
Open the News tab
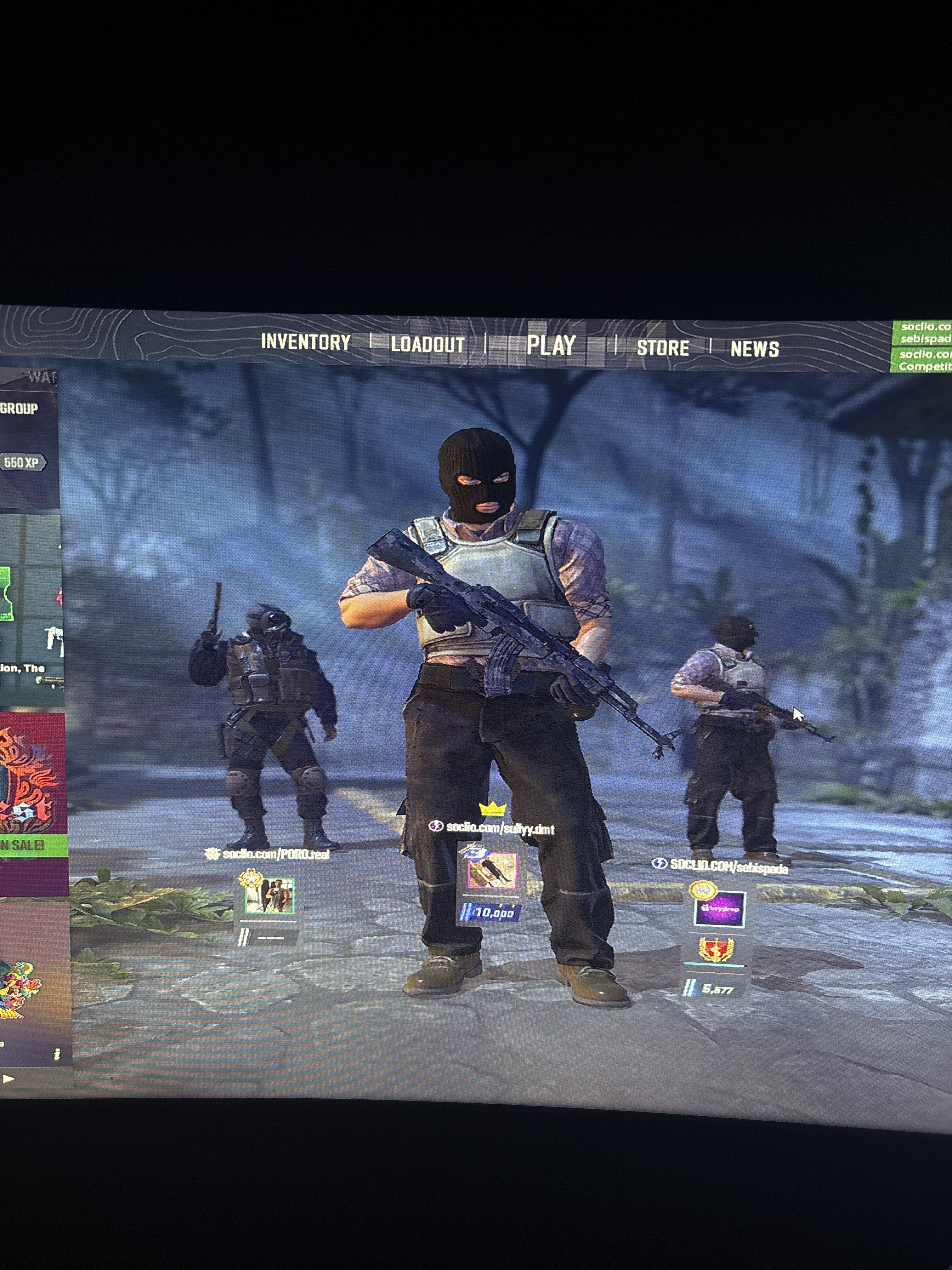pos(754,349)
